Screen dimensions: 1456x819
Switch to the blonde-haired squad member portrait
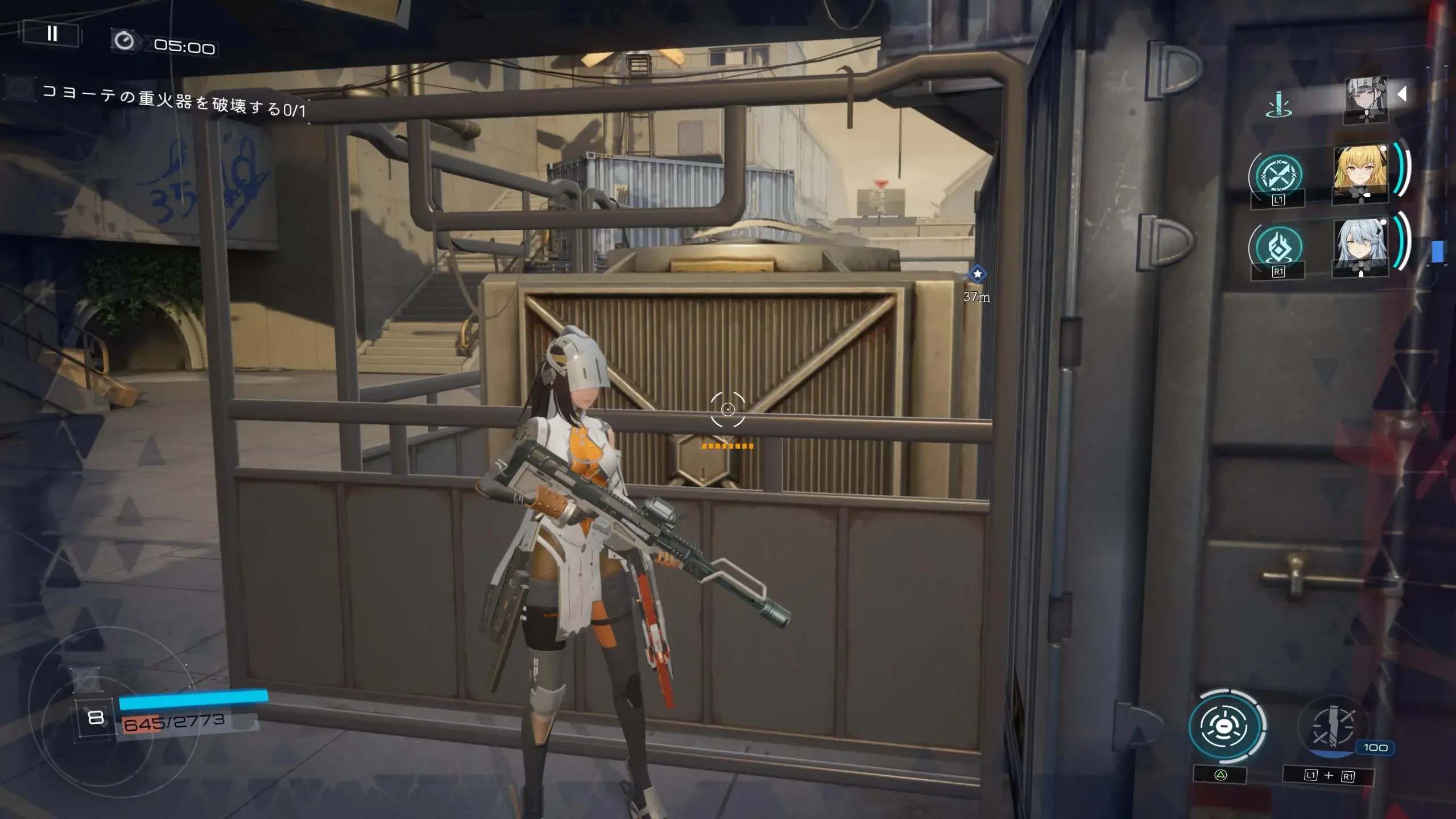[x=1360, y=173]
